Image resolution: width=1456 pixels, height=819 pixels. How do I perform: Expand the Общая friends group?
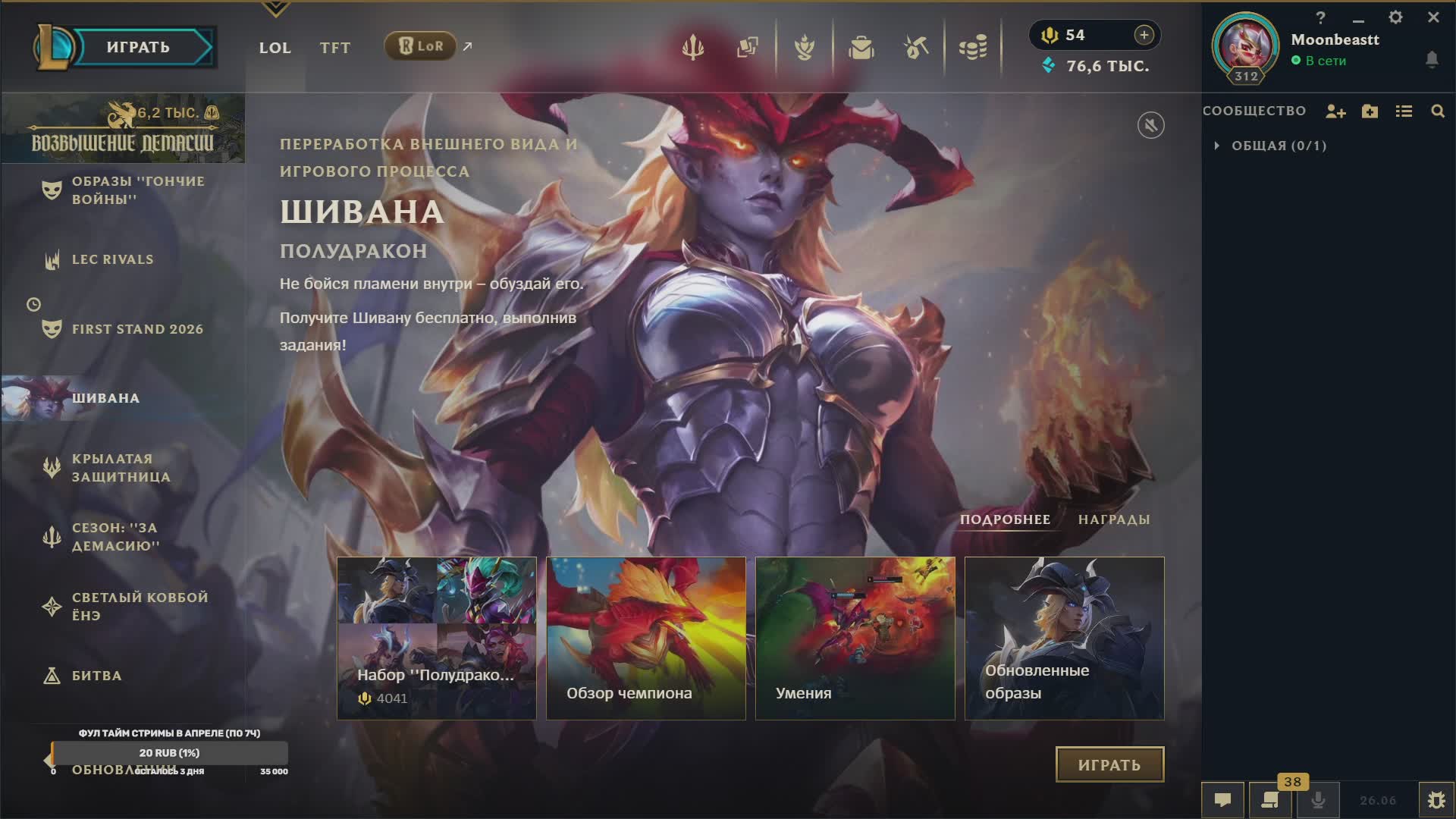coord(1217,146)
